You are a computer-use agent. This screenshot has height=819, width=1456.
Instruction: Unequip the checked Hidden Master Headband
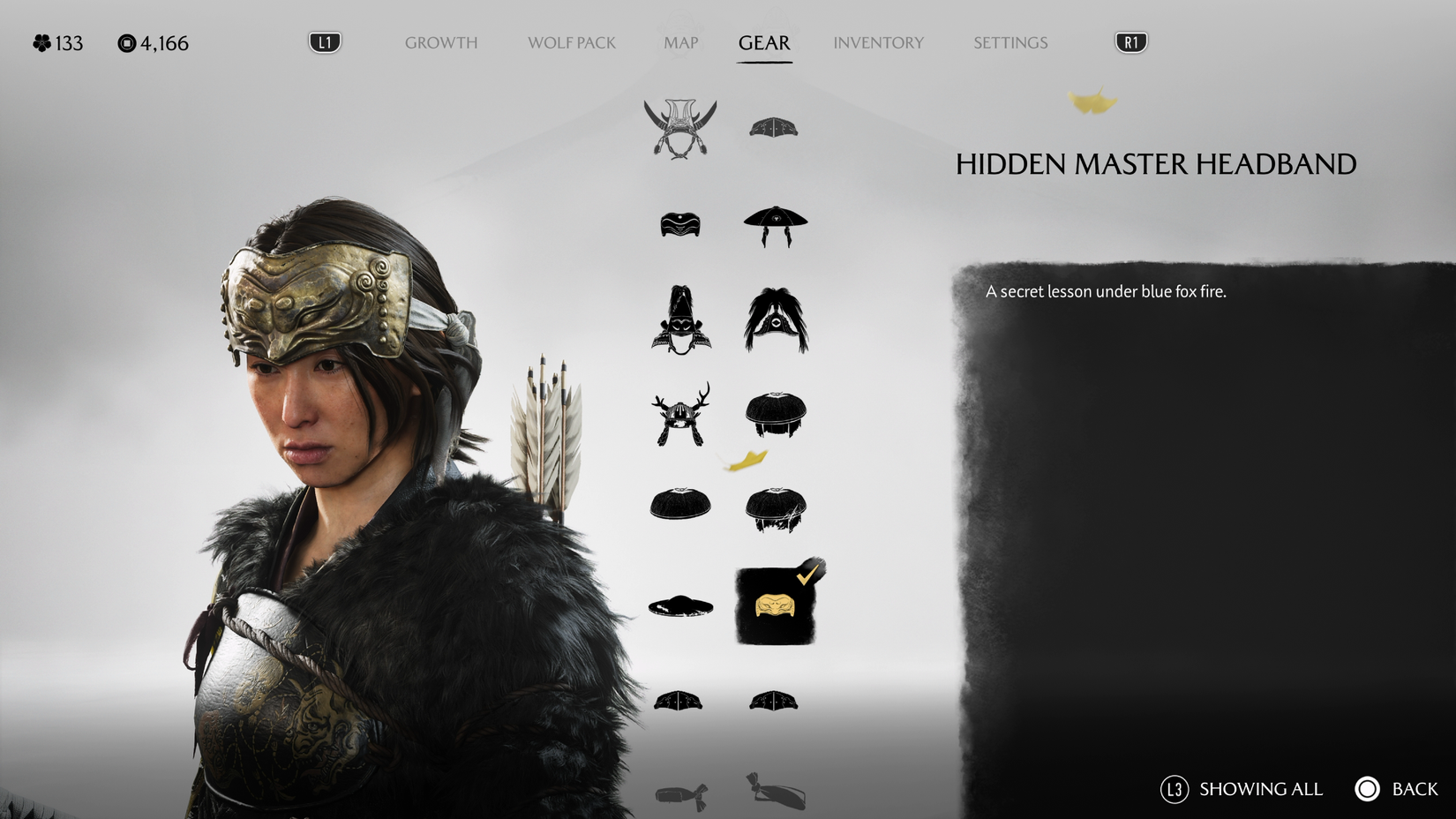click(x=776, y=605)
